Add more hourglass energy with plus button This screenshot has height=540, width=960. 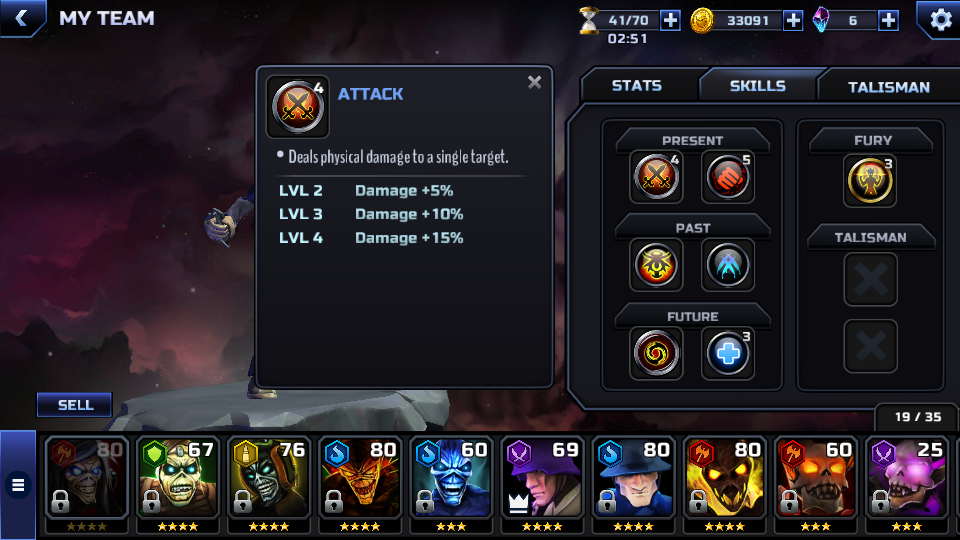pyautogui.click(x=670, y=20)
